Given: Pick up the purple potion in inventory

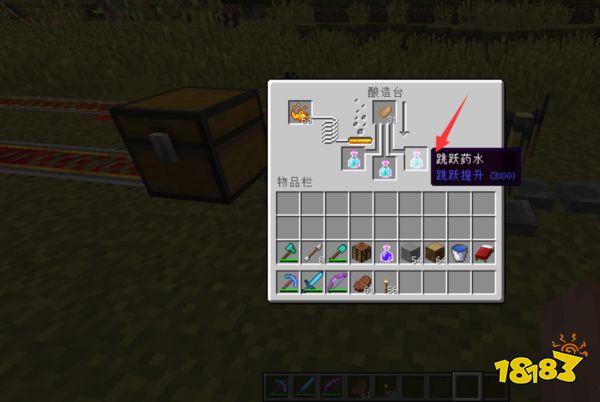Looking at the screenshot, I should tap(384, 252).
